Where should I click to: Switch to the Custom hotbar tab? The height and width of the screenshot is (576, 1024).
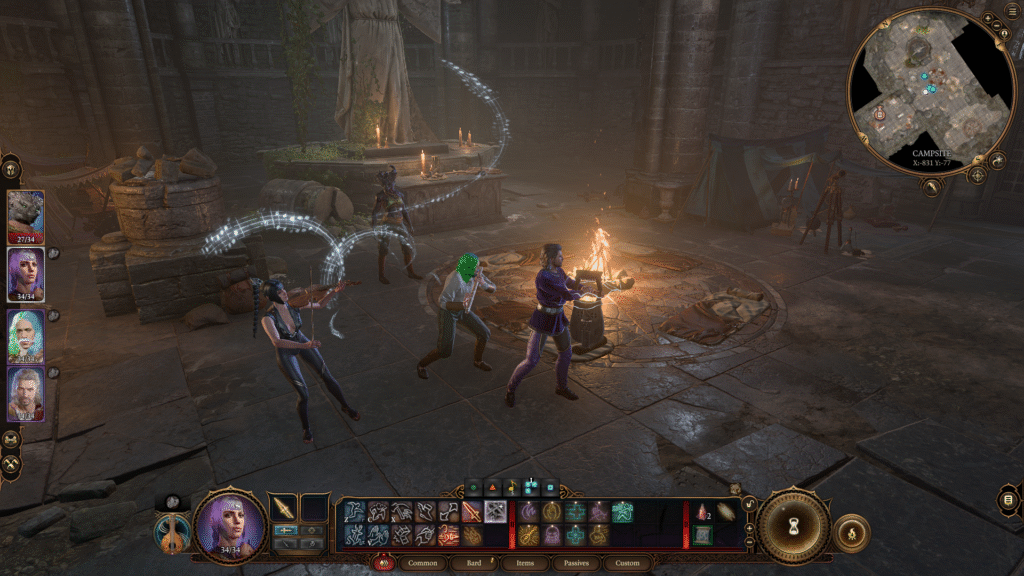[627, 563]
